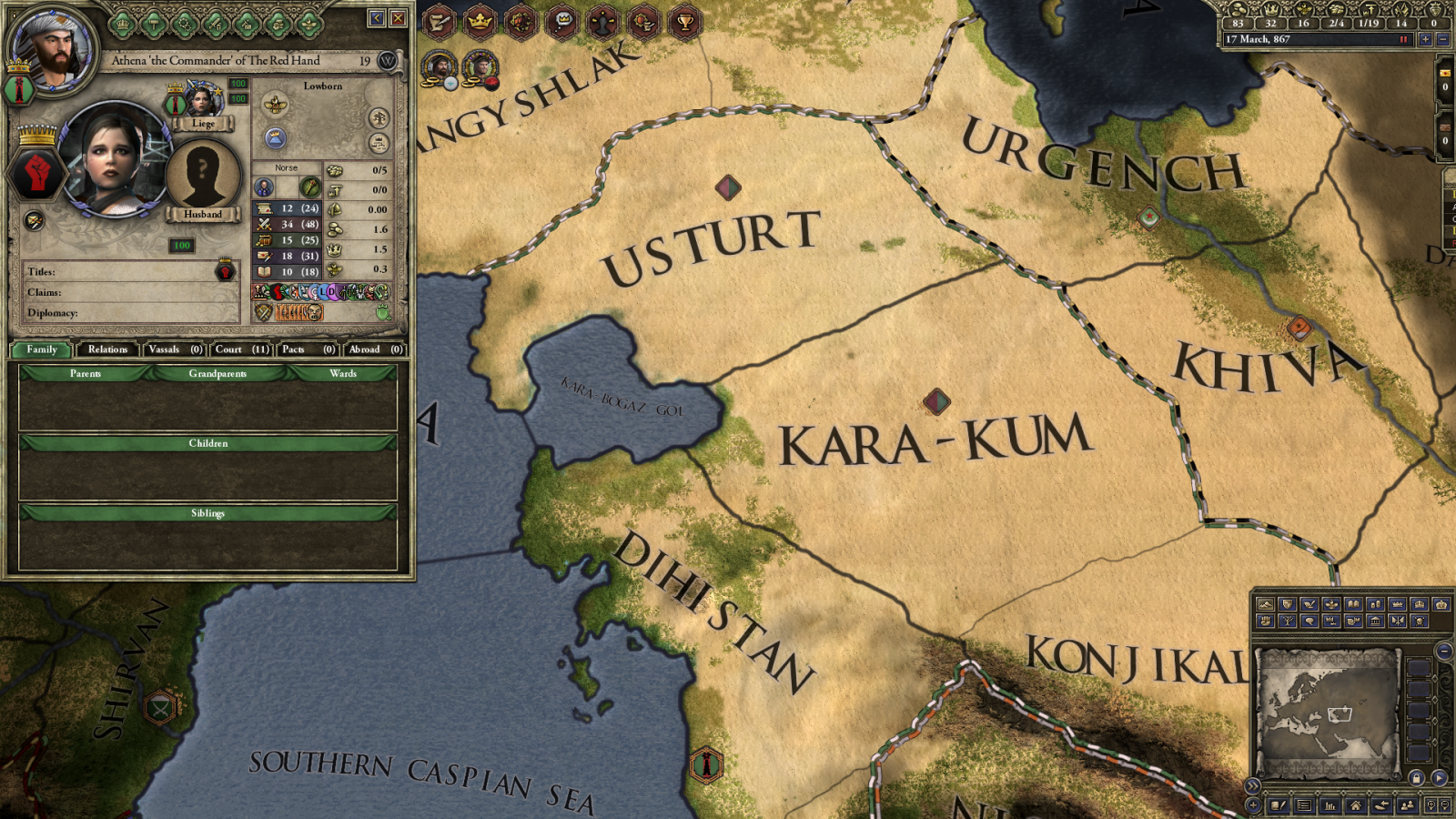Increase game speed with the plus button
Screen dimensions: 1456x819
click(1426, 39)
